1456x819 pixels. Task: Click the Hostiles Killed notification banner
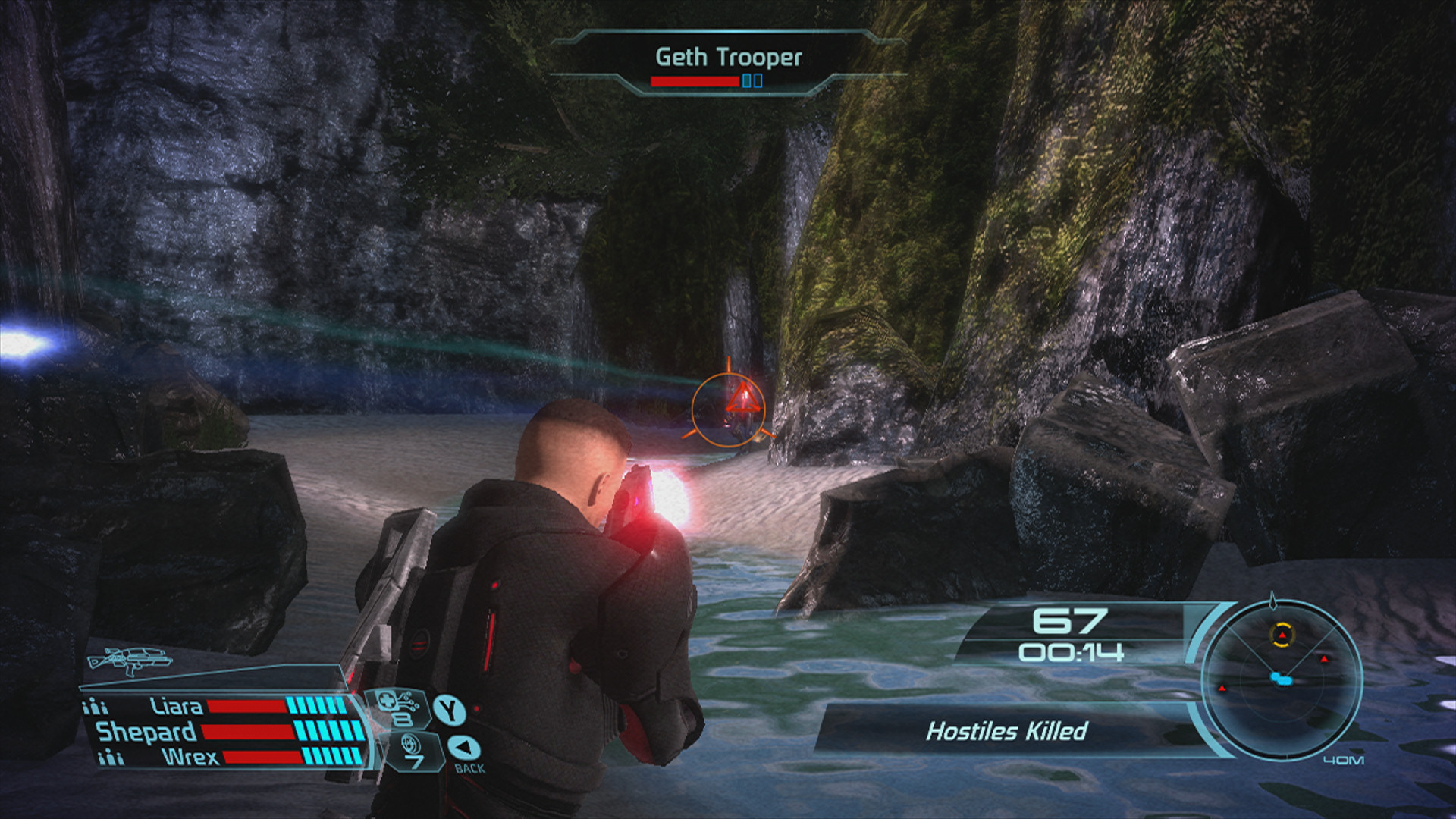click(x=1006, y=731)
